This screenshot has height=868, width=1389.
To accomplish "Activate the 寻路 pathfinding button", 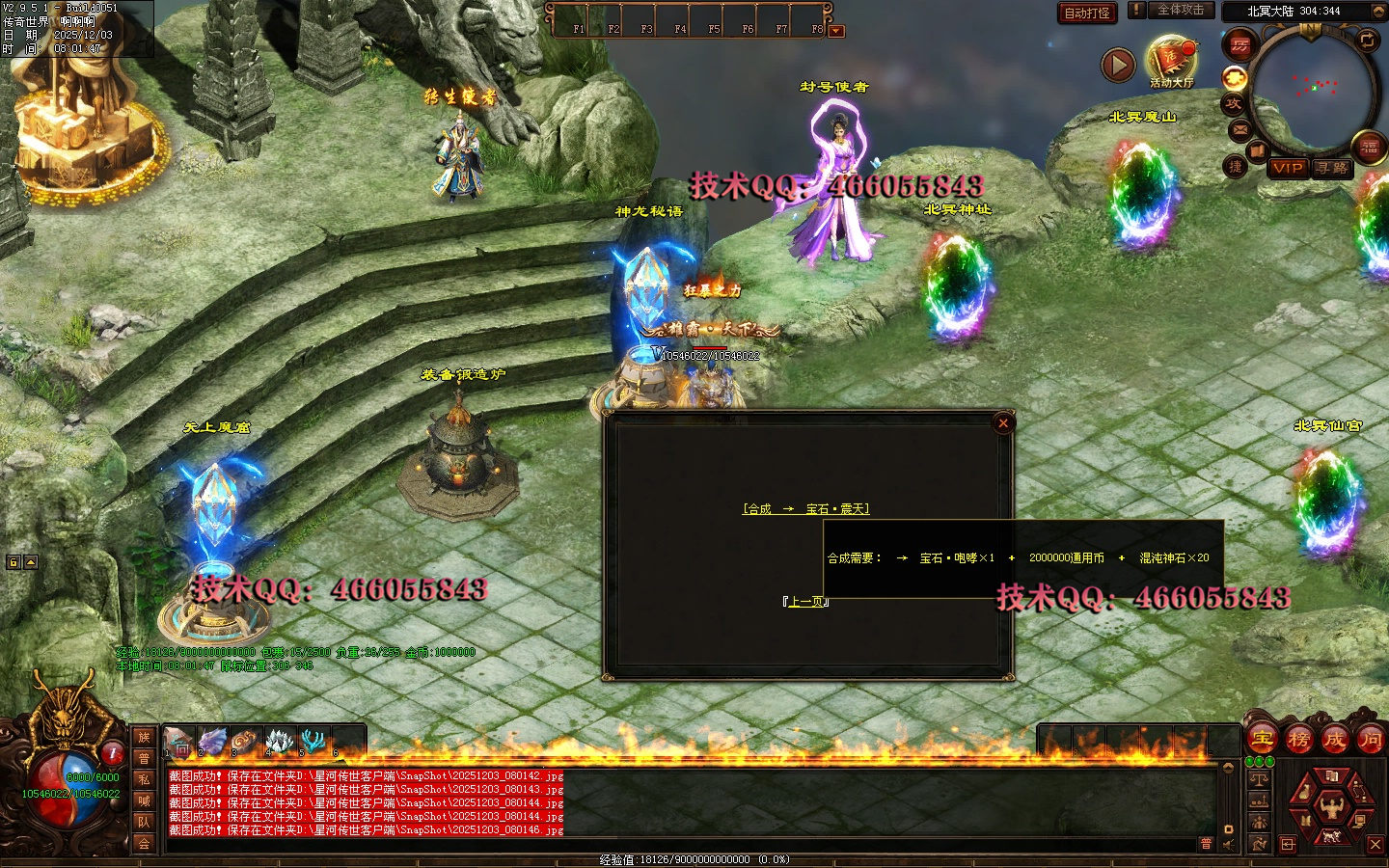I will (x=1332, y=168).
